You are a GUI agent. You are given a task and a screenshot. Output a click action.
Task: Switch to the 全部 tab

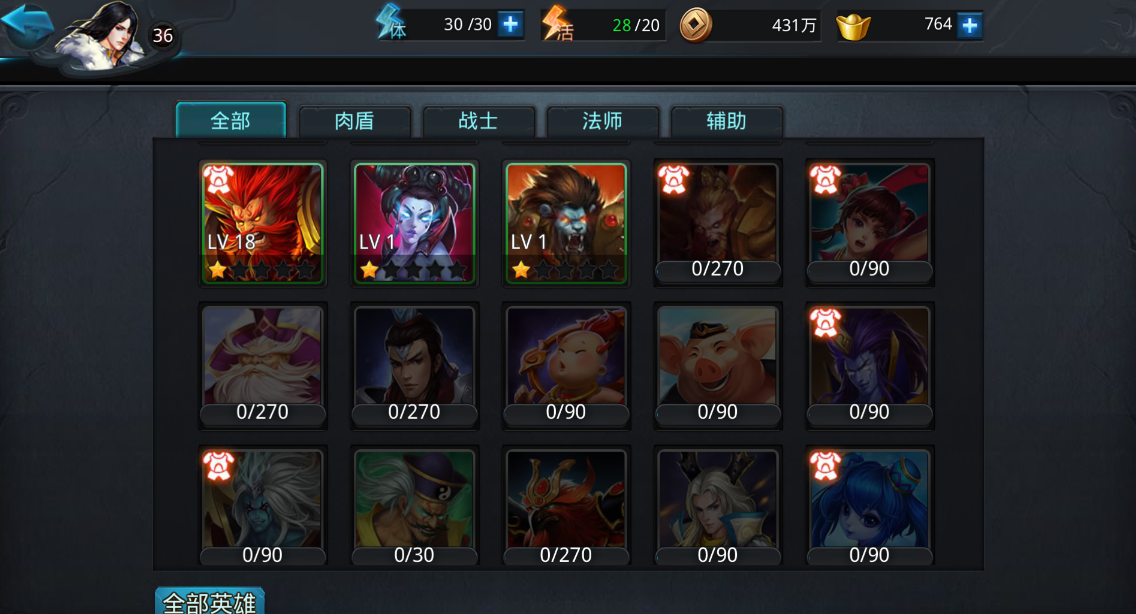pyautogui.click(x=231, y=121)
